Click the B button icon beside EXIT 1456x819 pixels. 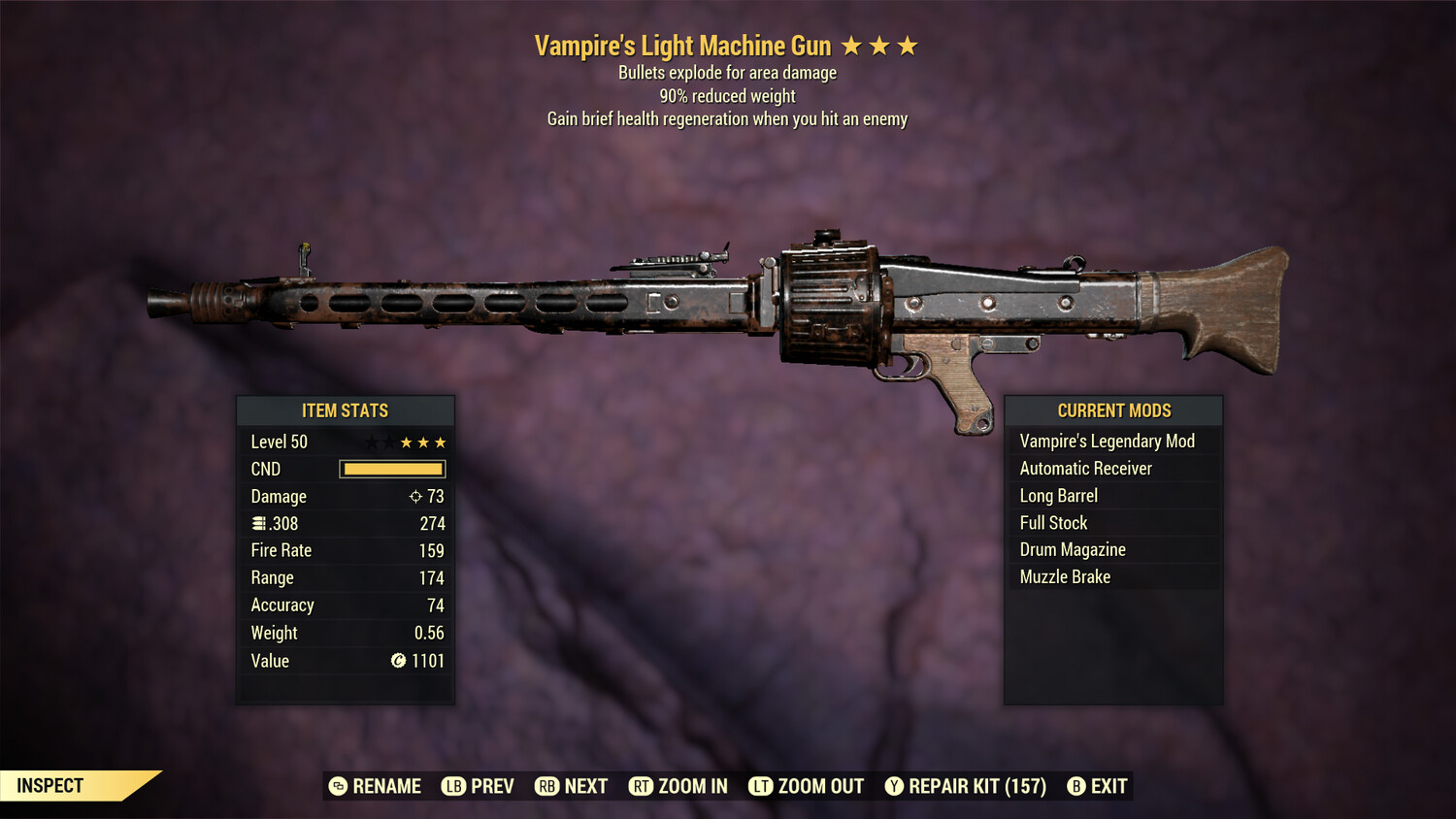point(1075,786)
